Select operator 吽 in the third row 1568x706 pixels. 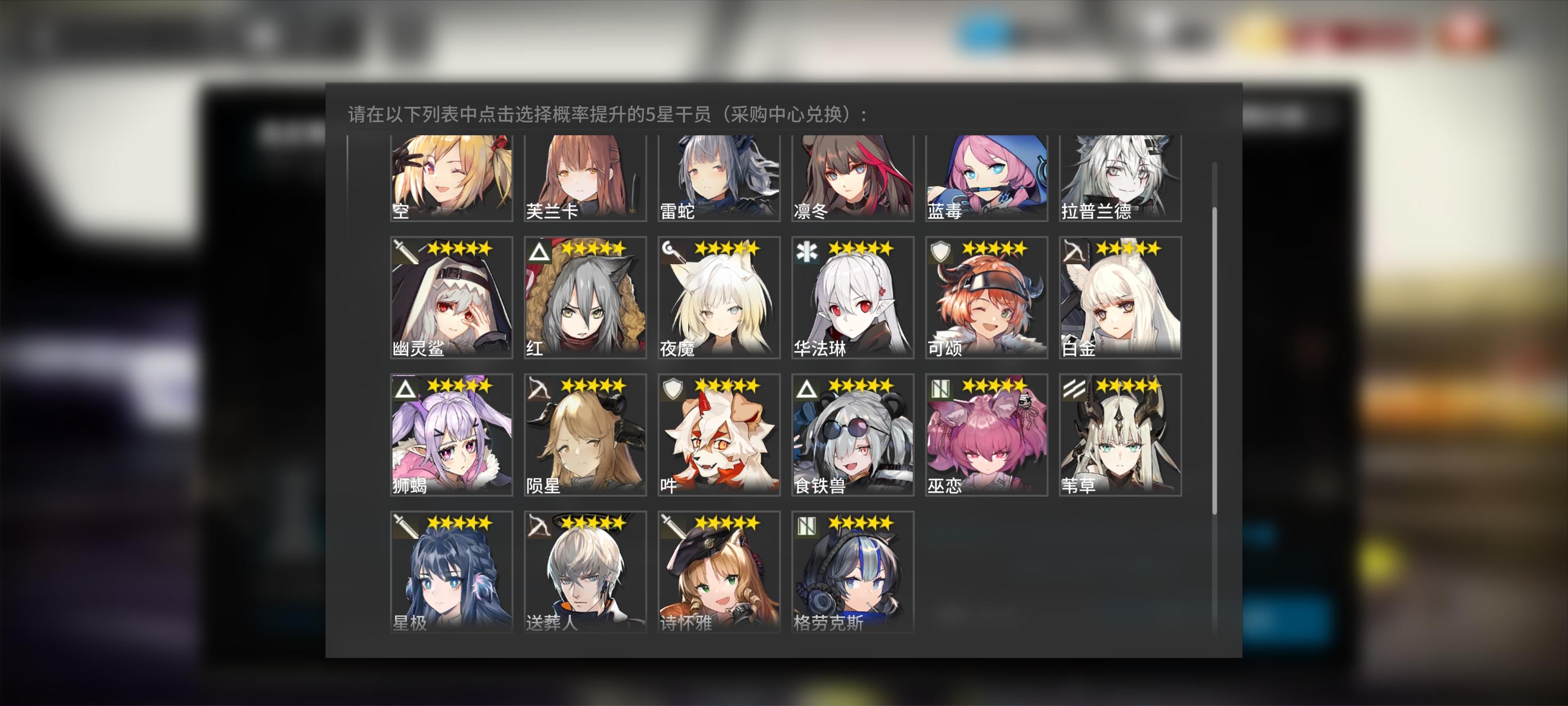(x=718, y=435)
